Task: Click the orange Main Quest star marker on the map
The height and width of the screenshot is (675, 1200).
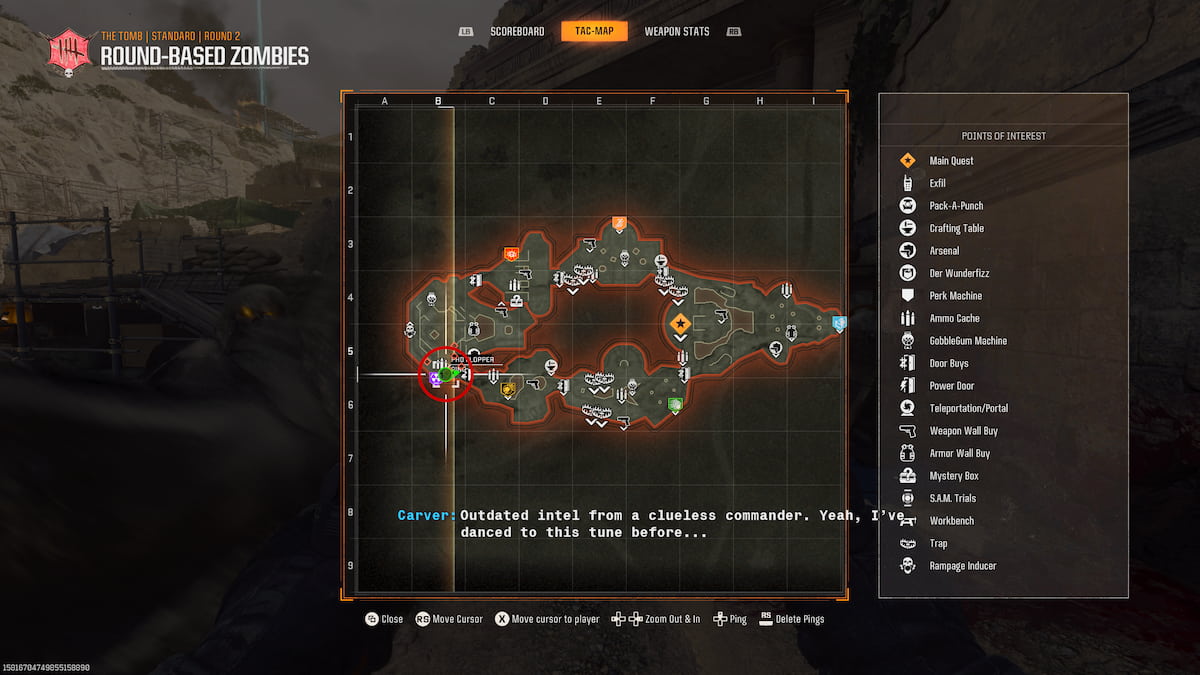Action: click(x=680, y=323)
